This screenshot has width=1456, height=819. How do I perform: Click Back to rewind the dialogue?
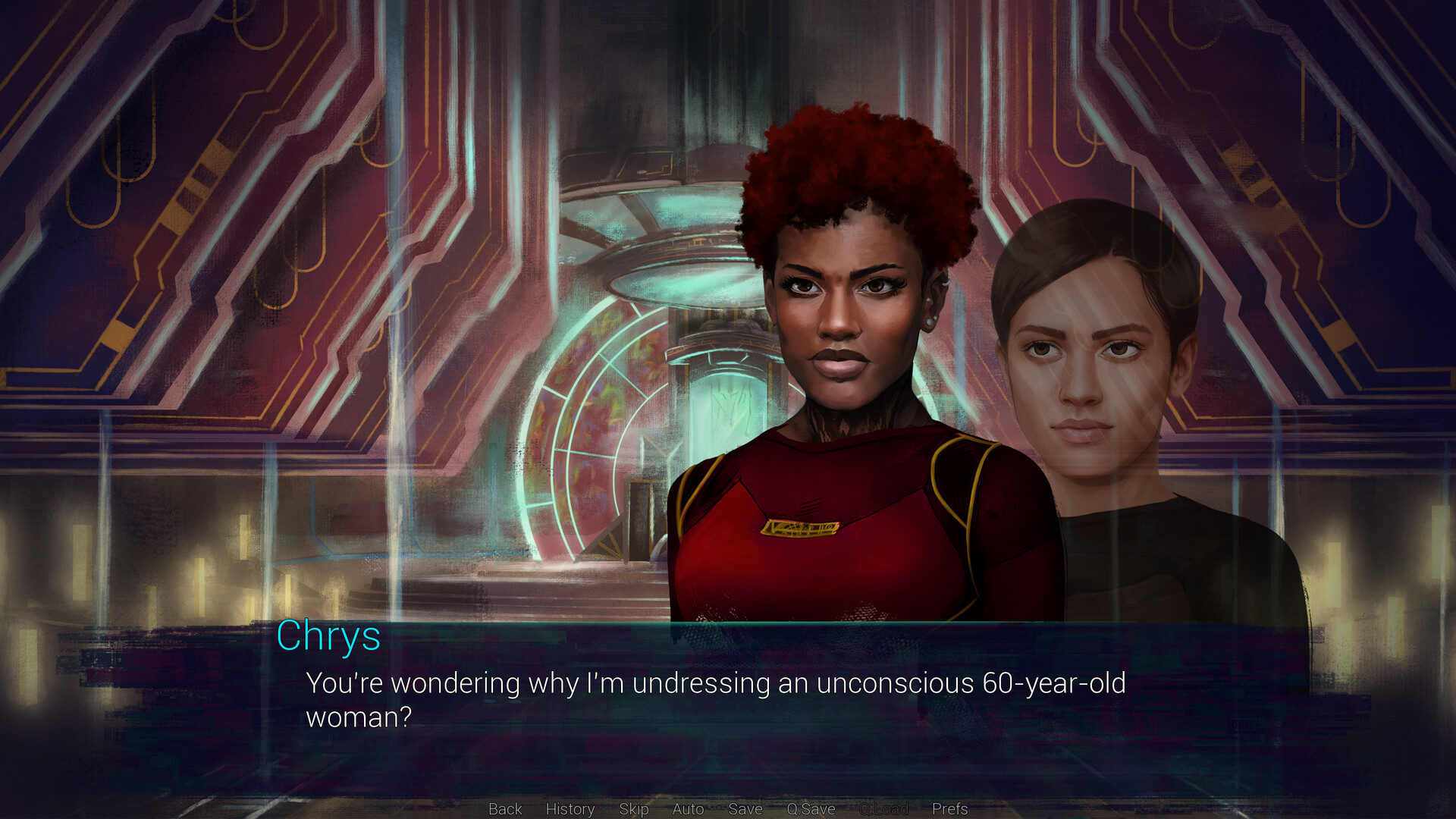(x=504, y=809)
